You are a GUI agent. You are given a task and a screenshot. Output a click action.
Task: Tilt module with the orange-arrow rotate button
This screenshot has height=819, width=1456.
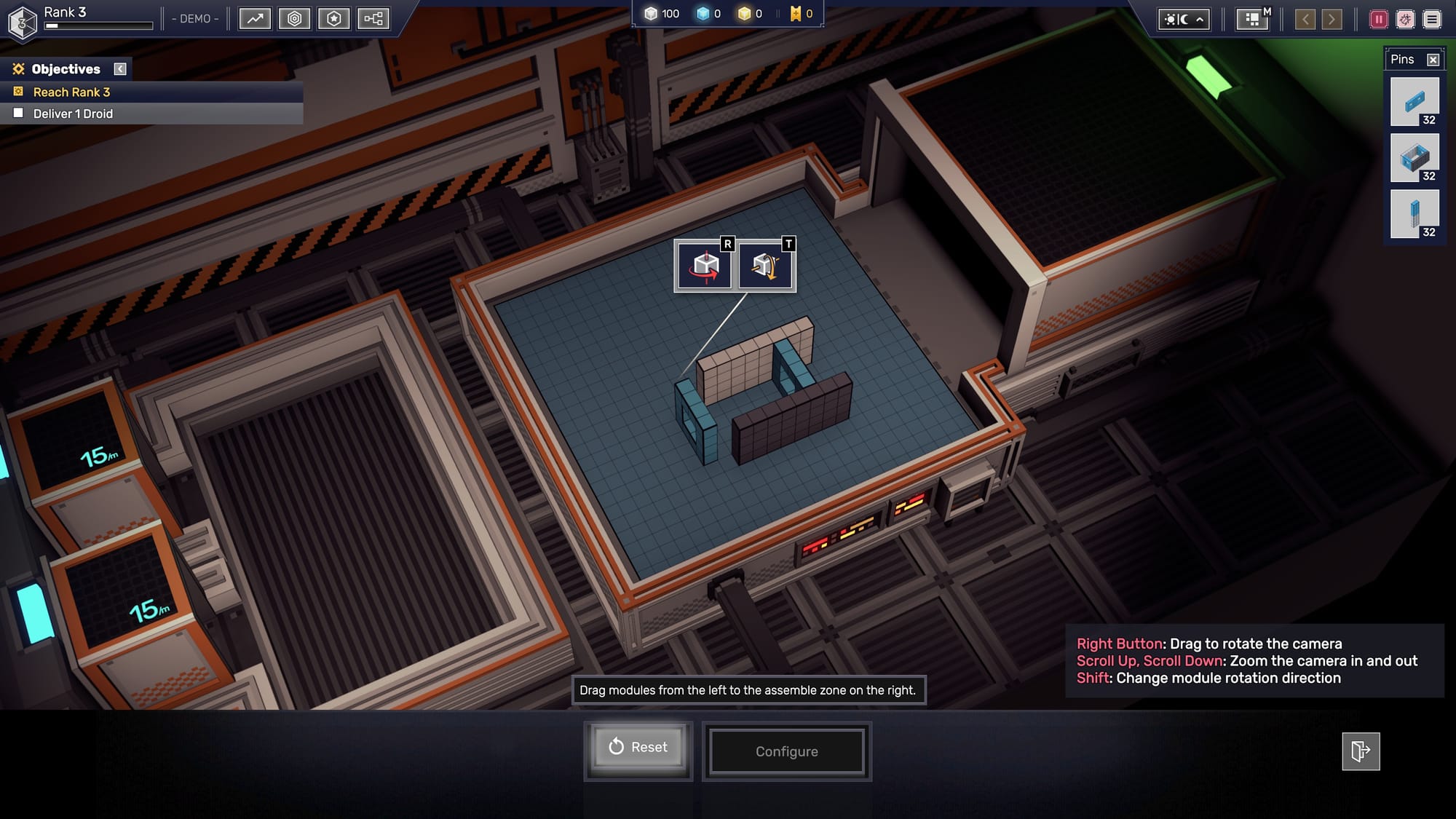766,266
